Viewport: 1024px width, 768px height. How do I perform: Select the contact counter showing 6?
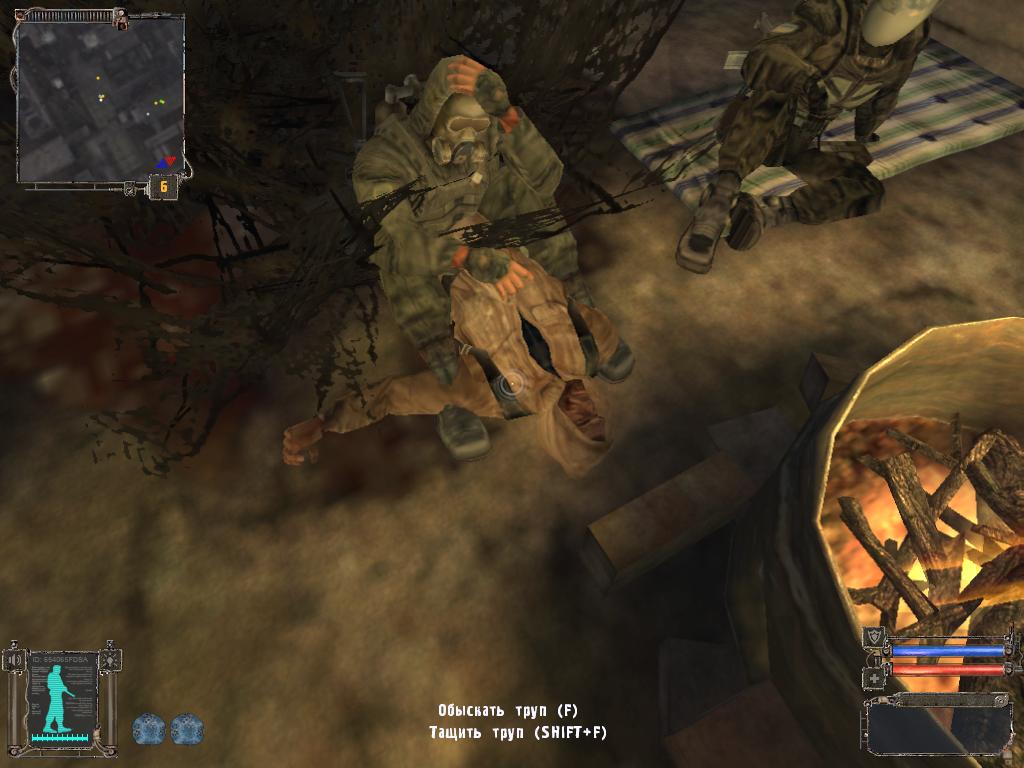(x=162, y=186)
